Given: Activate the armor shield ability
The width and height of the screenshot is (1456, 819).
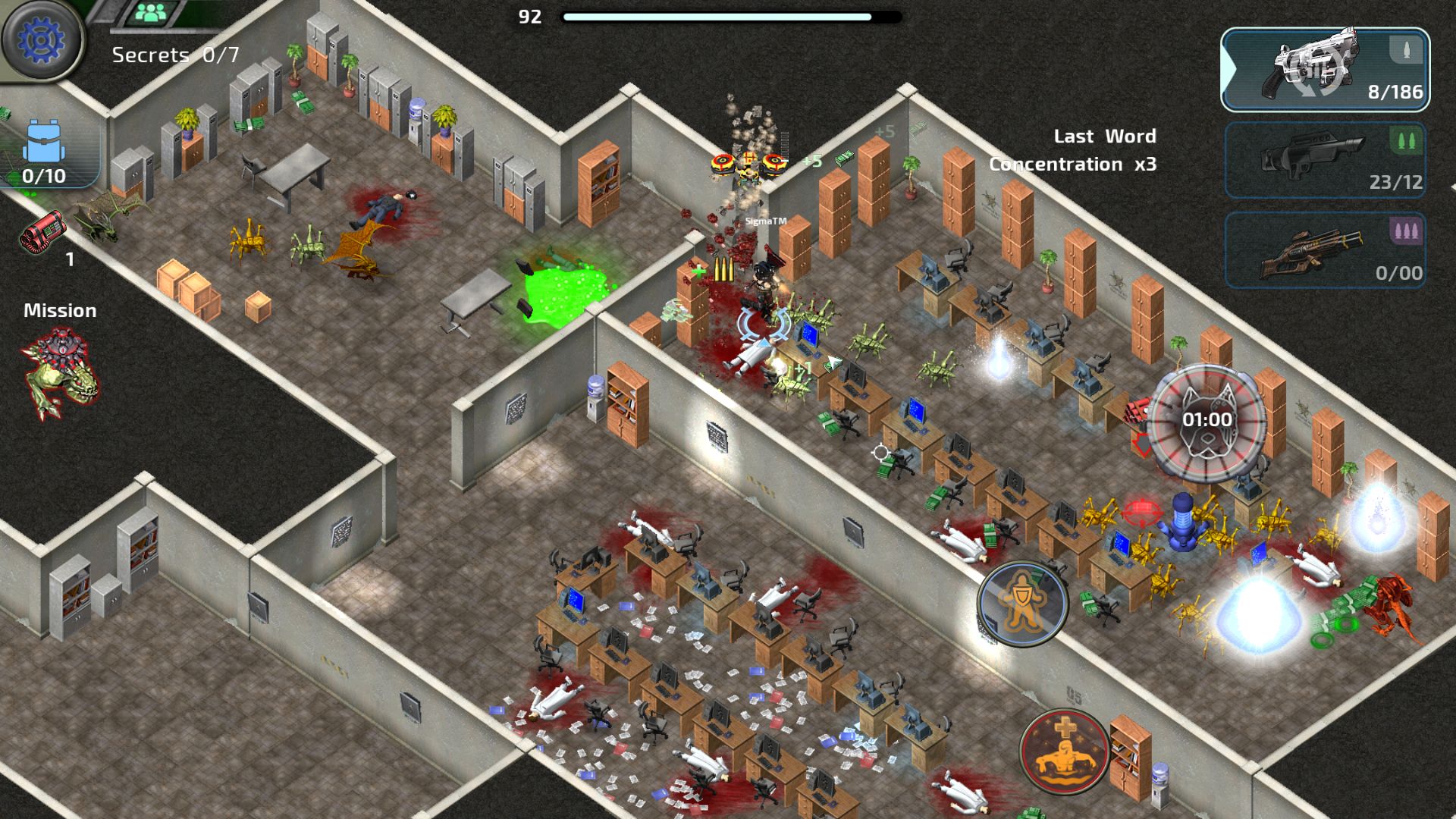Looking at the screenshot, I should [x=1022, y=604].
